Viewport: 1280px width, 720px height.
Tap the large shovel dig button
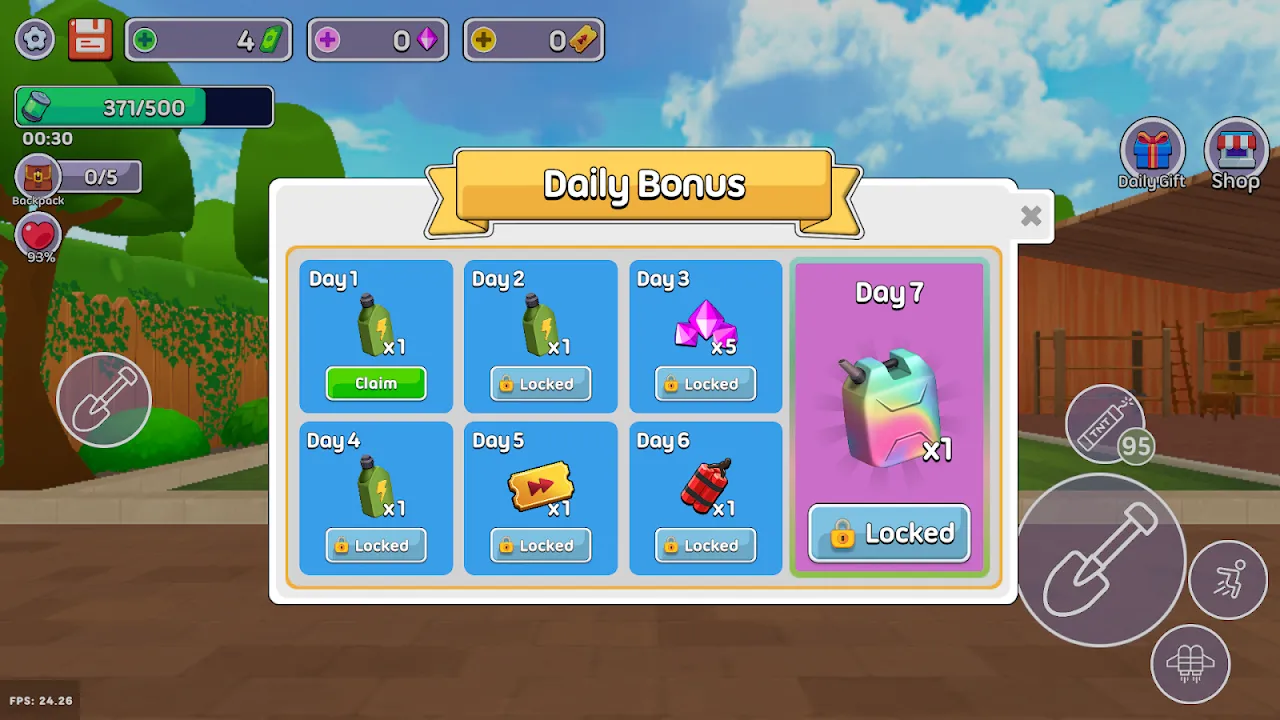[1101, 560]
